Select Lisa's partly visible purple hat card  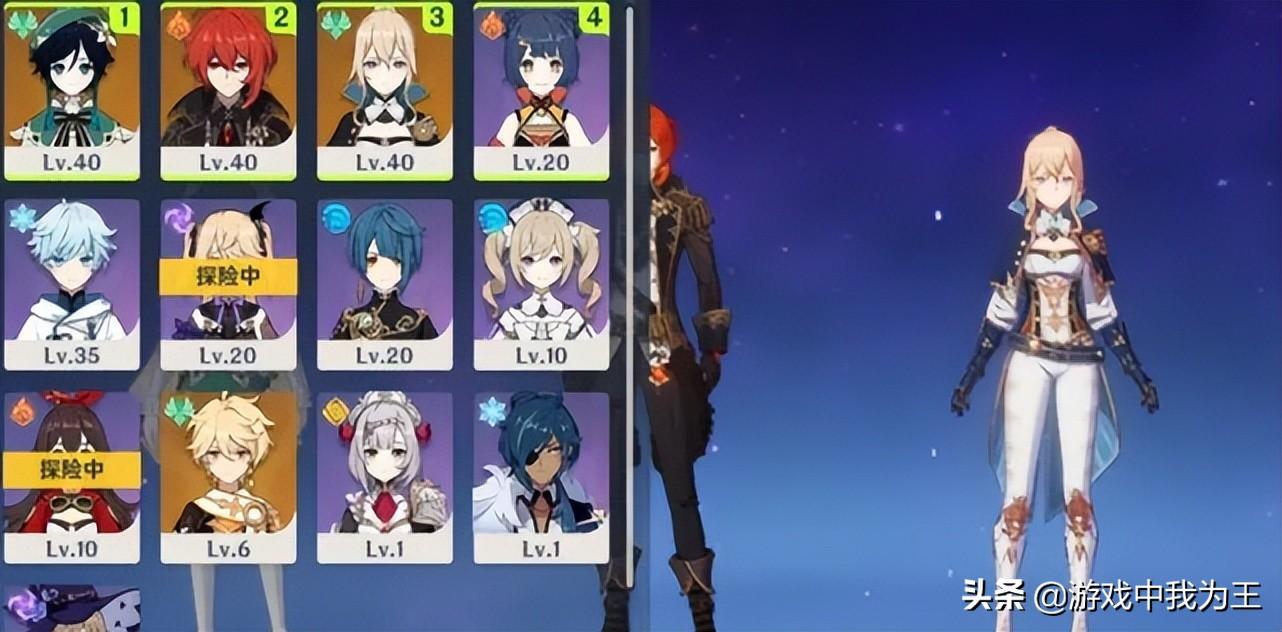click(72, 609)
